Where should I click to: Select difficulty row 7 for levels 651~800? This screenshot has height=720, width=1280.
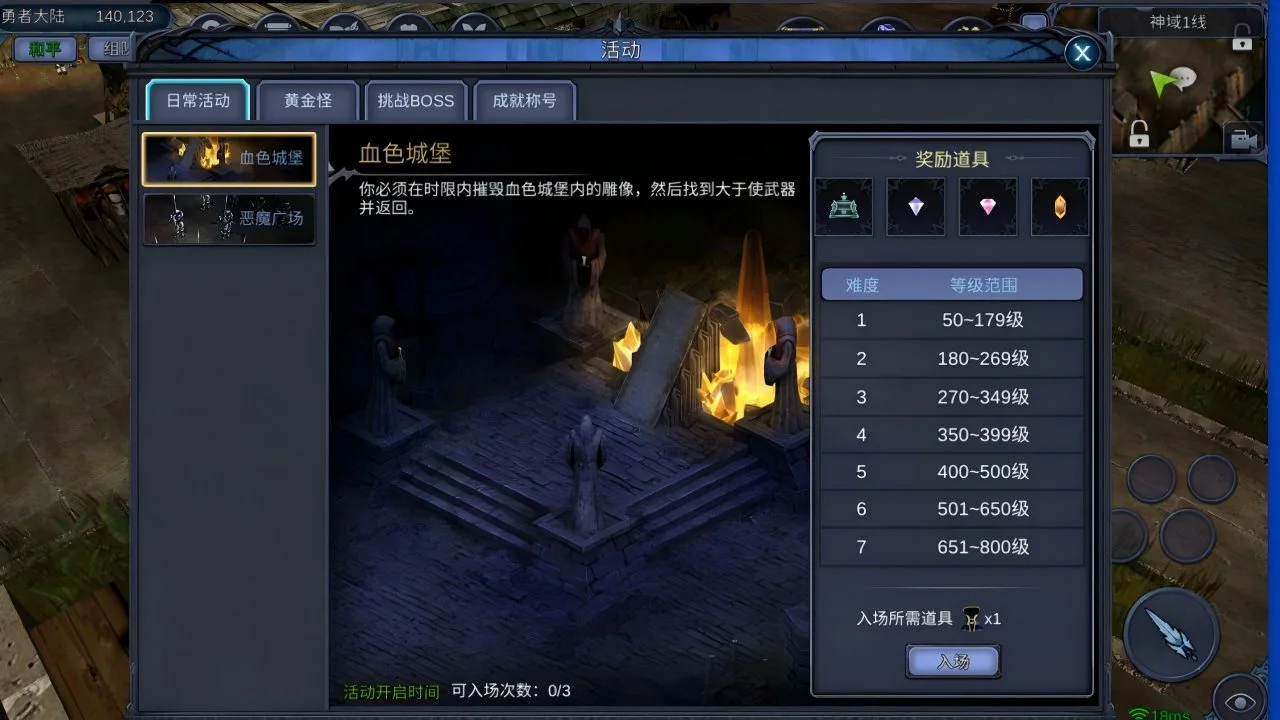pyautogui.click(x=951, y=546)
